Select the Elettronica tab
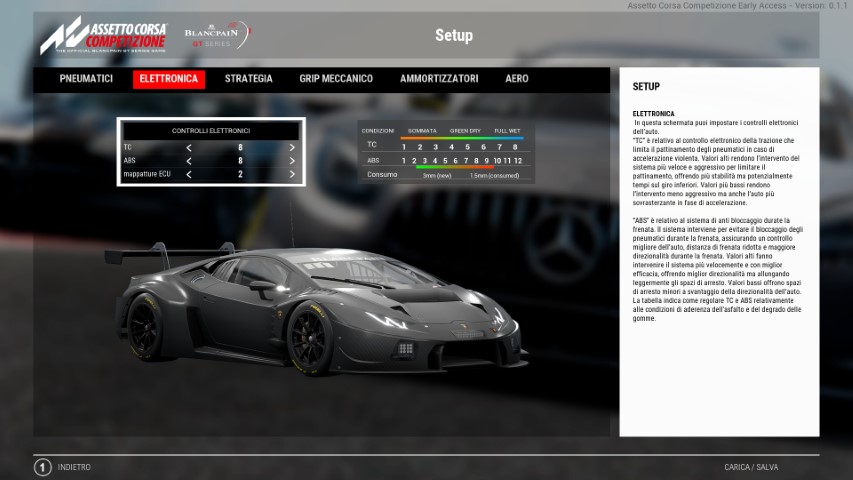Screen dimensions: 853x480 point(168,79)
